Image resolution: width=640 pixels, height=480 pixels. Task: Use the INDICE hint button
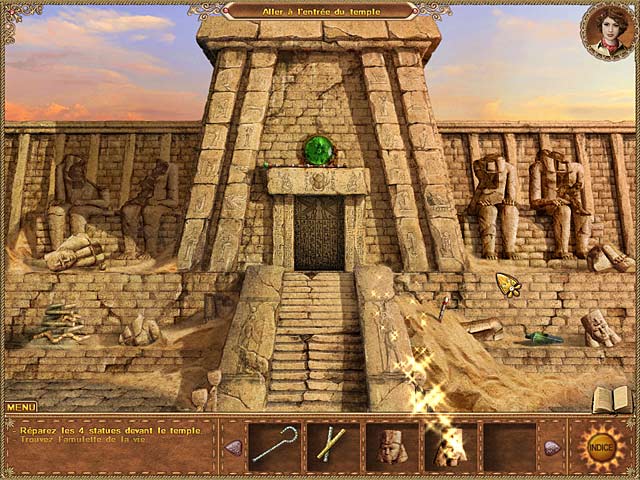(x=600, y=444)
